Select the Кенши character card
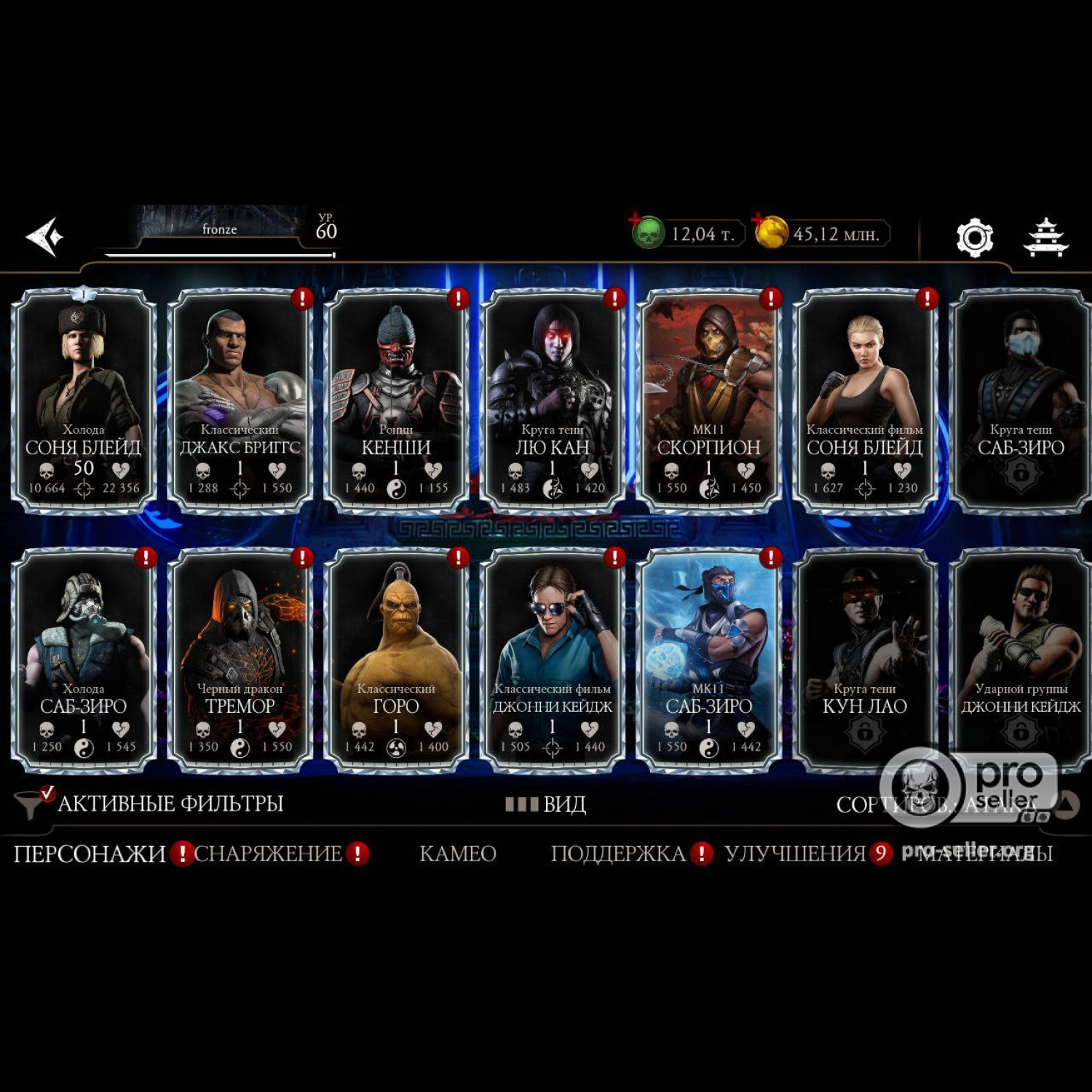This screenshot has width=1092, height=1092. pyautogui.click(x=396, y=400)
